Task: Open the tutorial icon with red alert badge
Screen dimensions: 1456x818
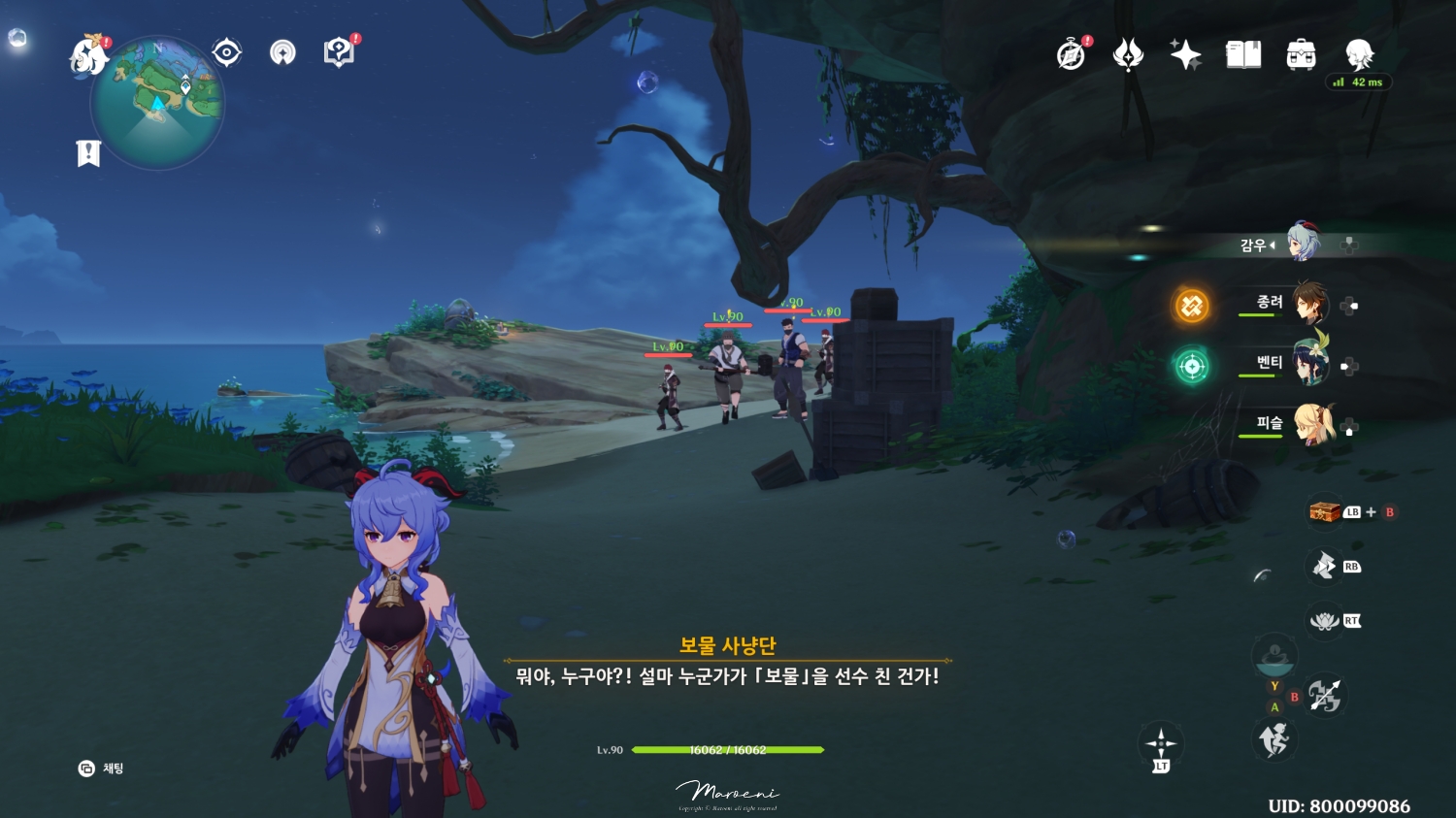Action: (337, 51)
